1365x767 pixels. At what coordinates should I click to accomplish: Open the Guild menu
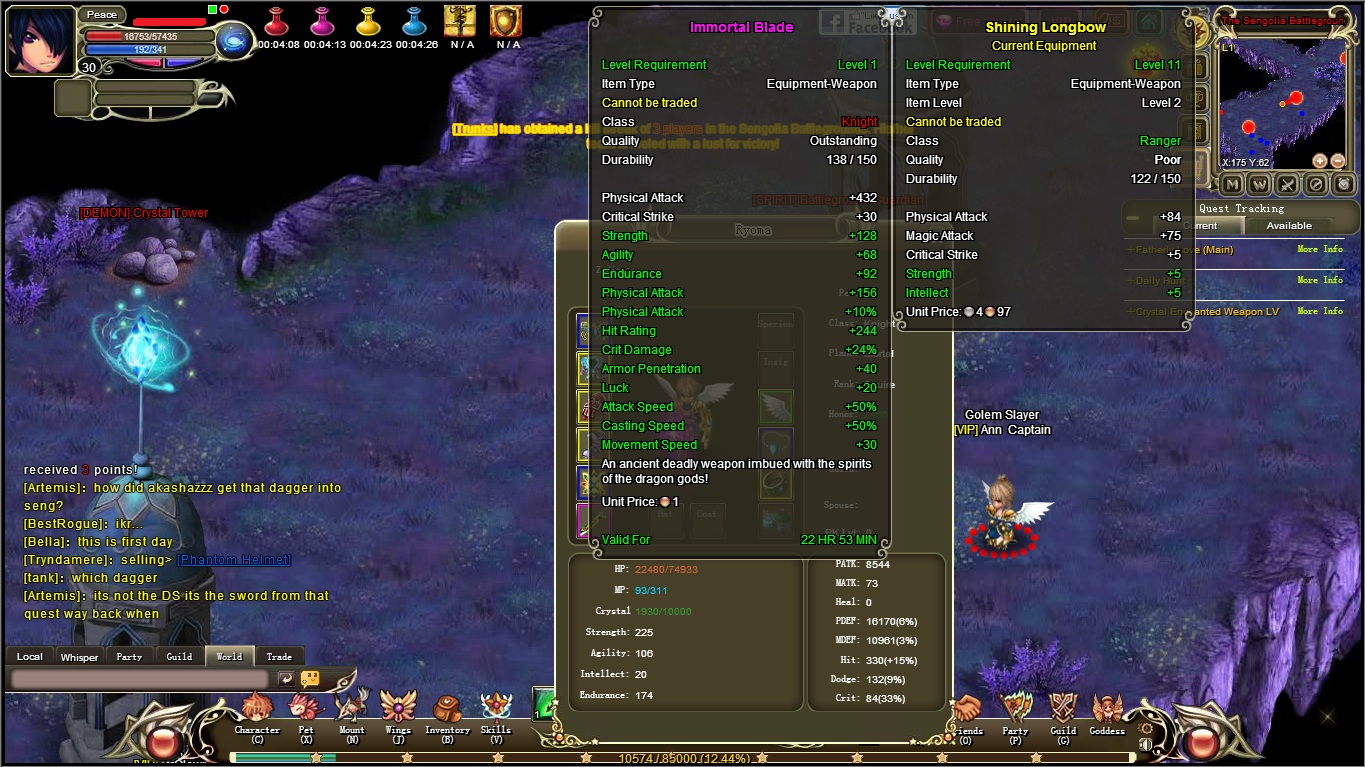click(x=1063, y=710)
